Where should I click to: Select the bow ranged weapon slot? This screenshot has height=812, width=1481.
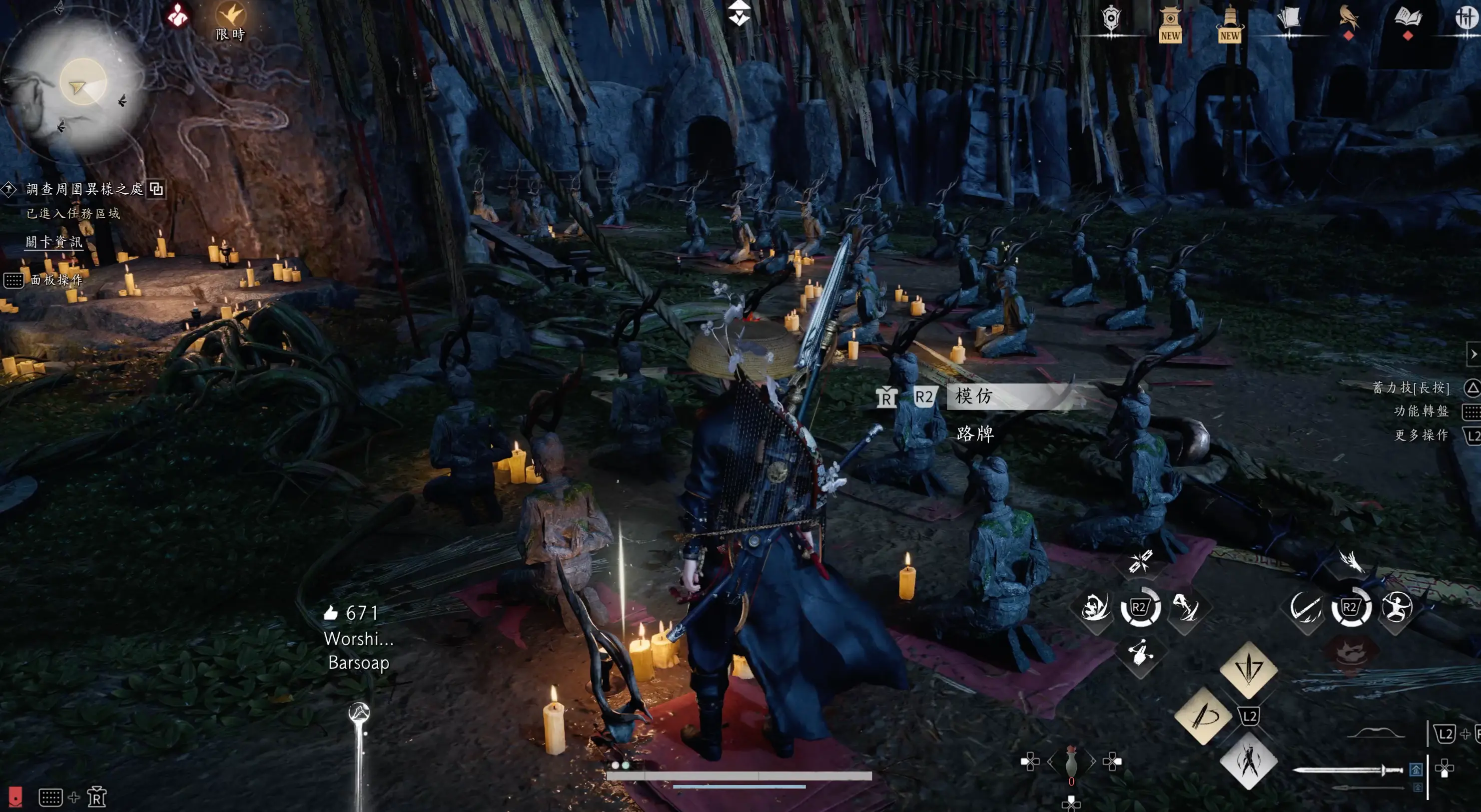1377,734
